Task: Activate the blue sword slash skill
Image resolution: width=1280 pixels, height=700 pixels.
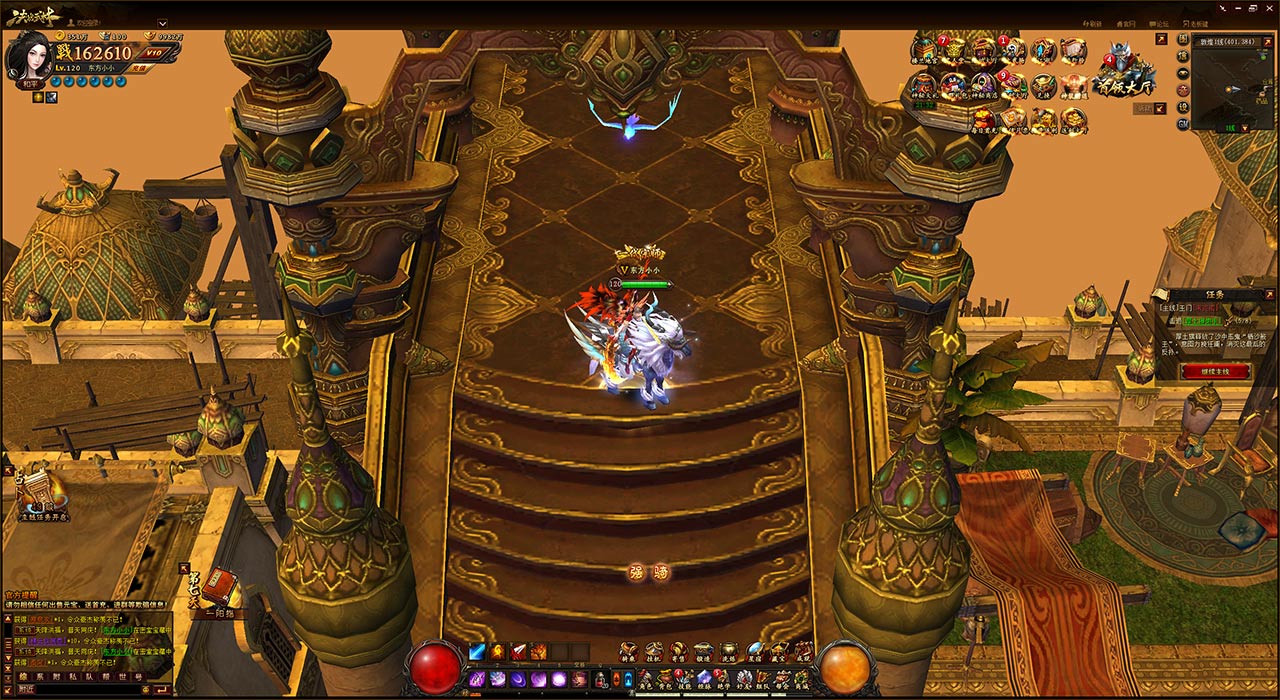Action: tap(477, 652)
